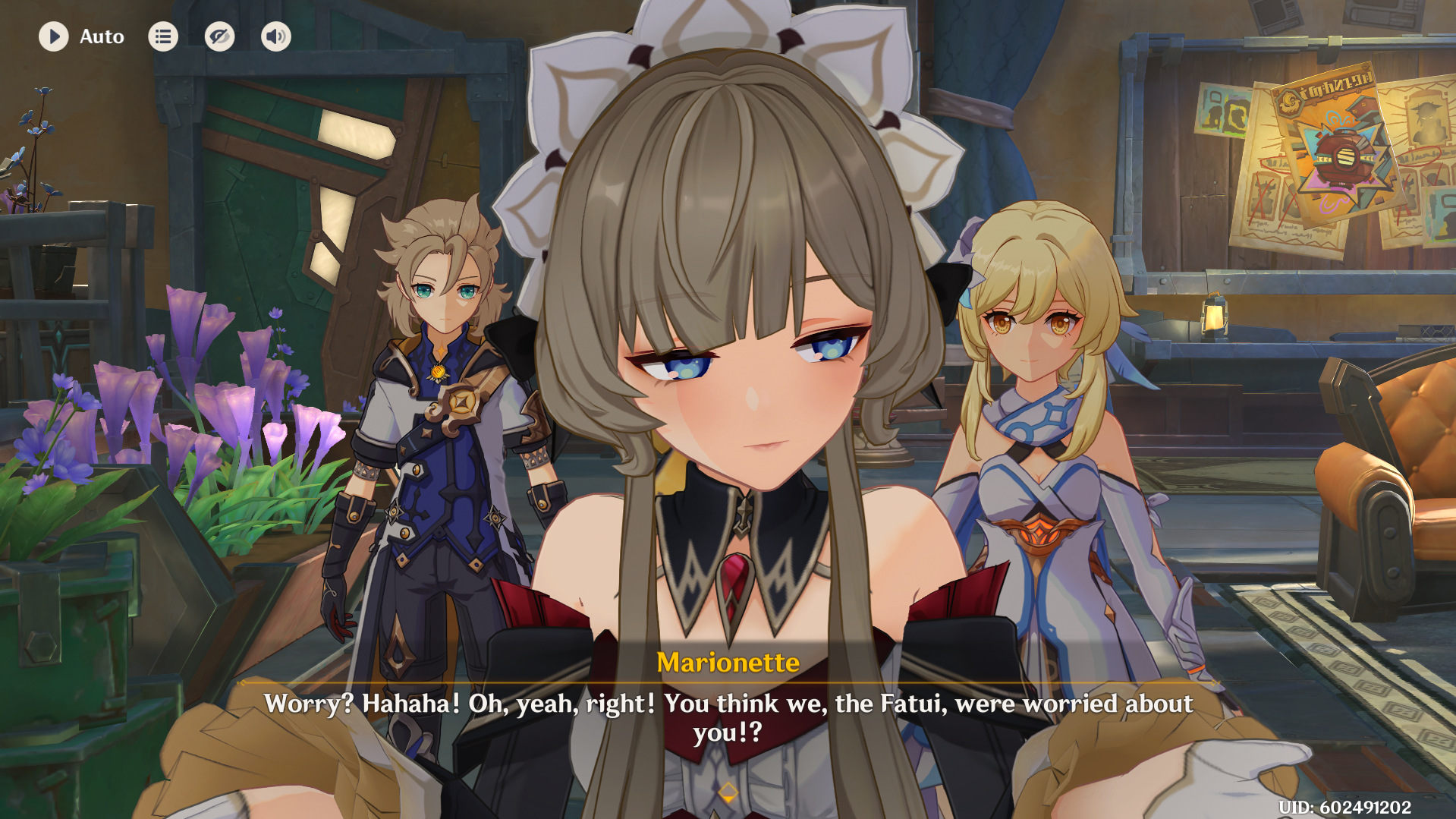Hide the dialogue interface
This screenshot has width=1456, height=819.
click(x=219, y=36)
